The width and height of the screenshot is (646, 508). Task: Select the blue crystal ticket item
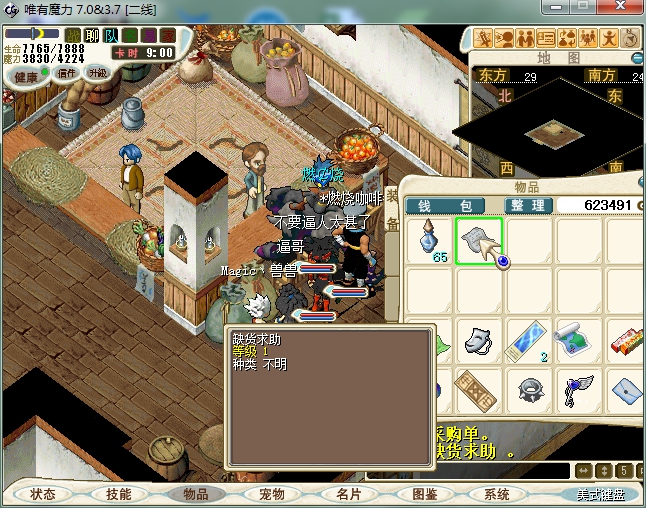pos(530,341)
